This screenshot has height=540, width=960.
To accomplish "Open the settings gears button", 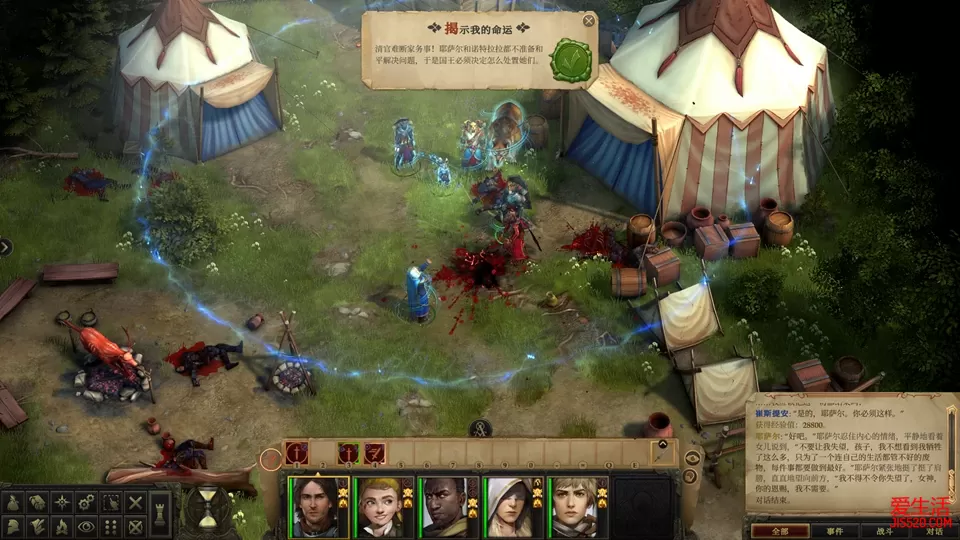I will pyautogui.click(x=87, y=502).
